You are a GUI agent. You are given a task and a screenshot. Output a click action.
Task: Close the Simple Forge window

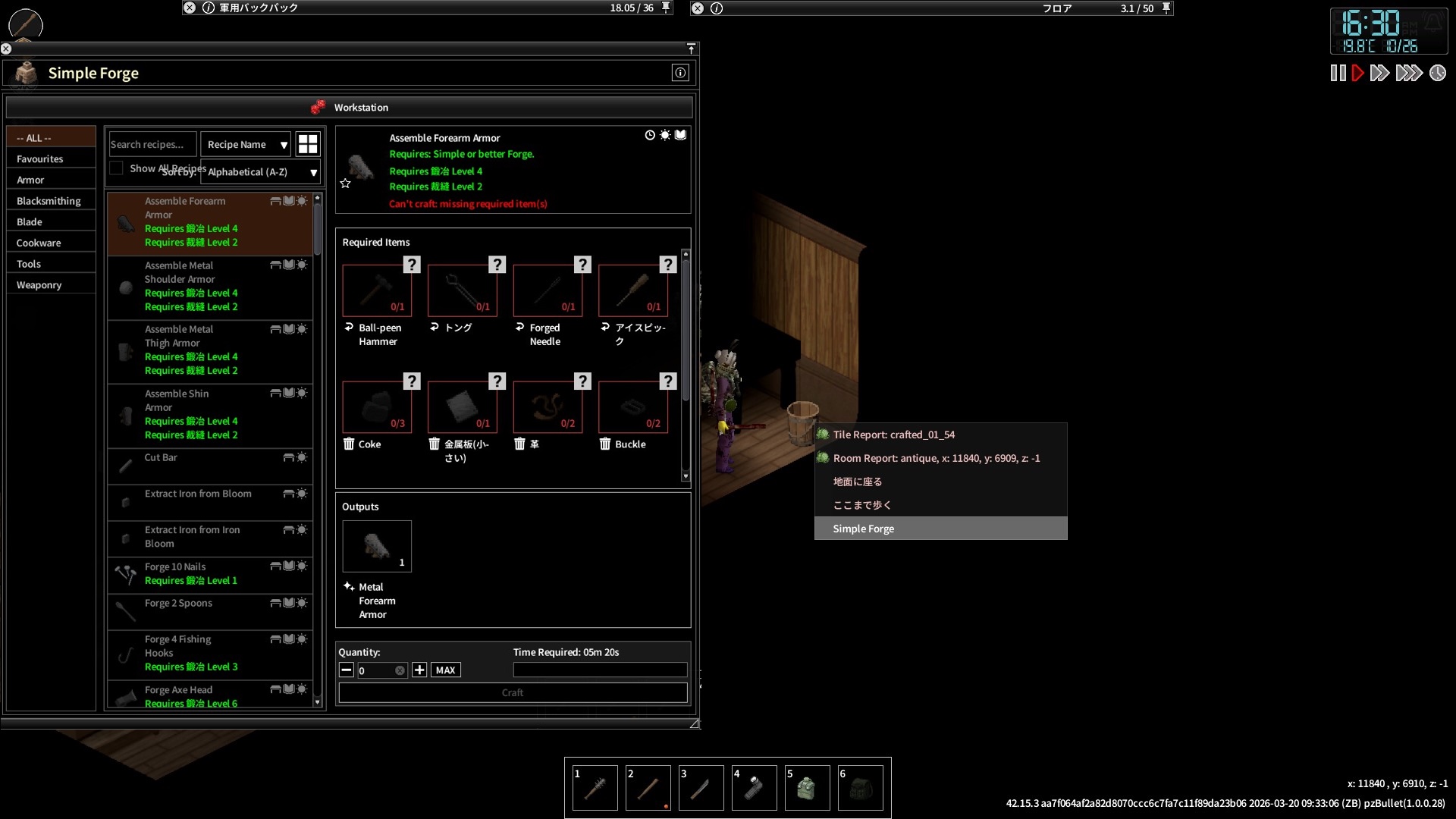point(6,49)
